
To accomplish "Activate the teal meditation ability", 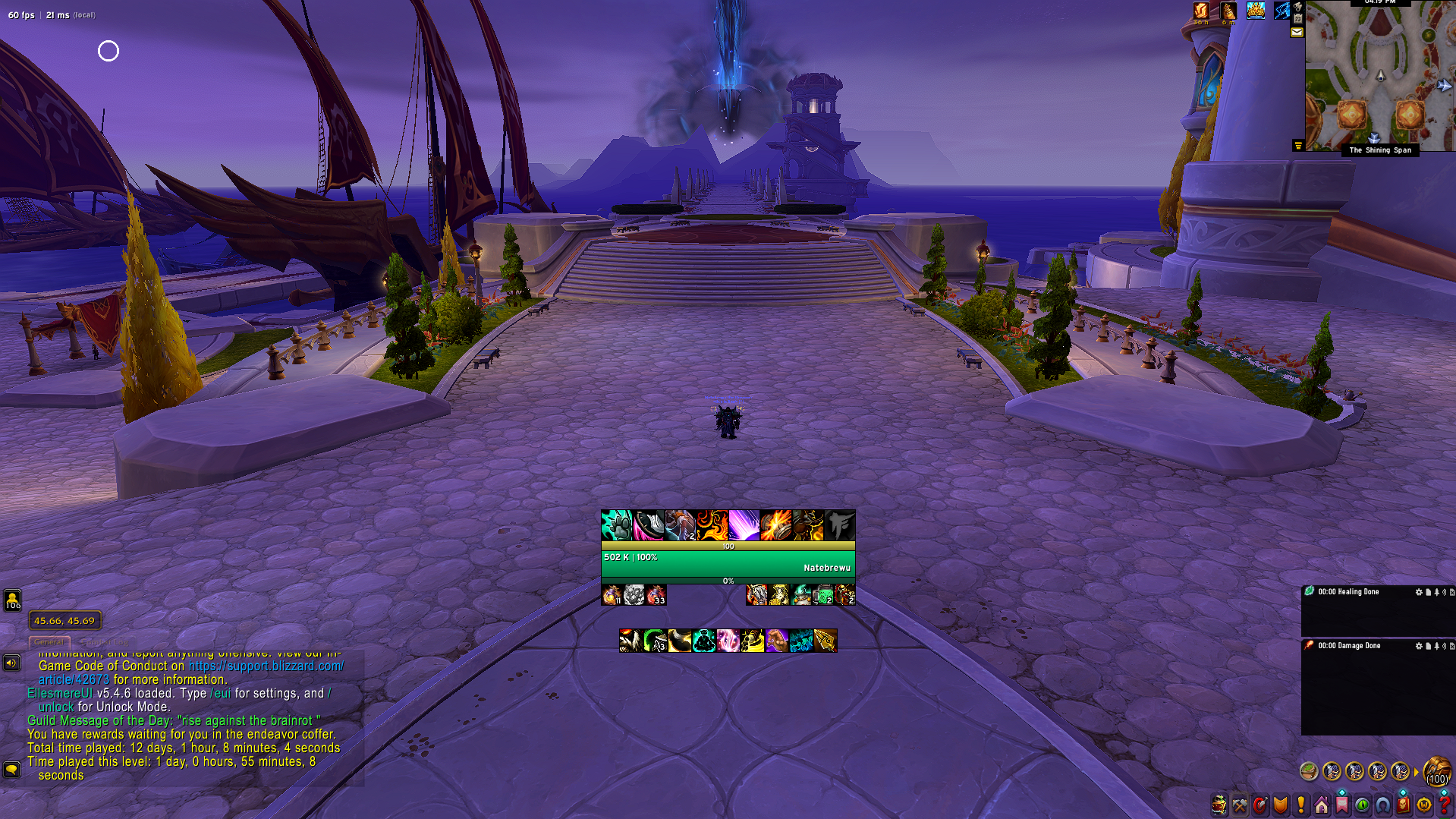I will [703, 641].
